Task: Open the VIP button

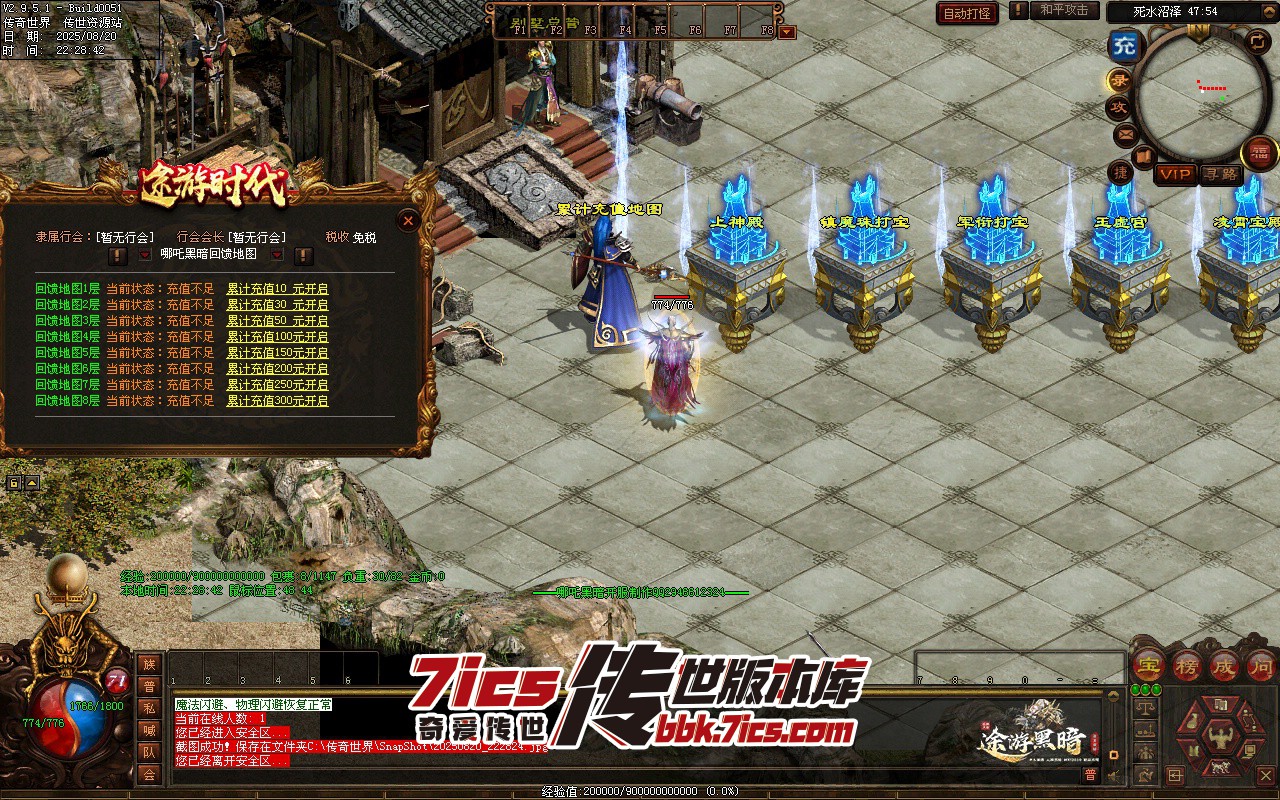Action: click(1176, 174)
